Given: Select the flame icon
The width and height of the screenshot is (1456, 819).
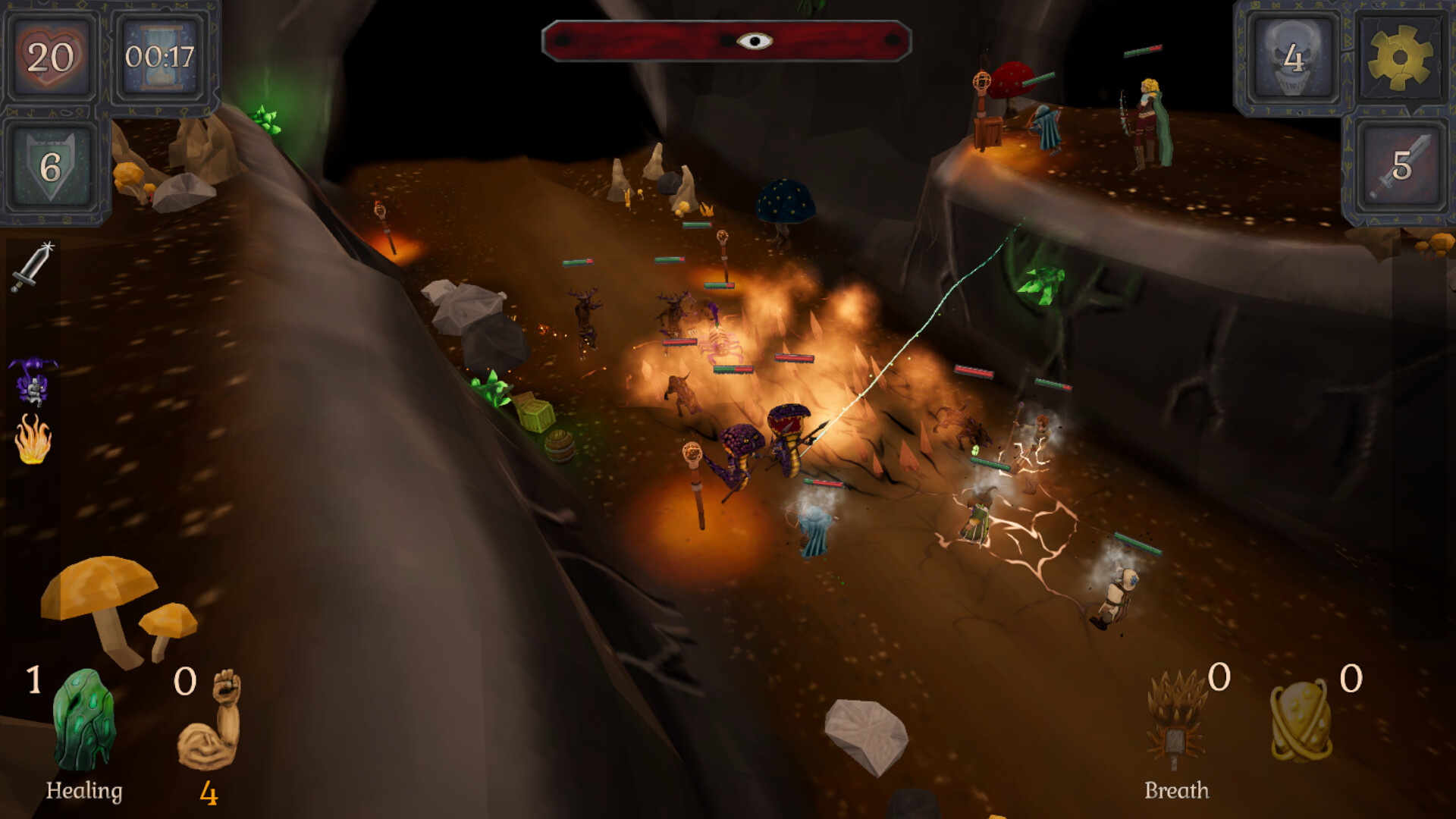Looking at the screenshot, I should point(33,439).
